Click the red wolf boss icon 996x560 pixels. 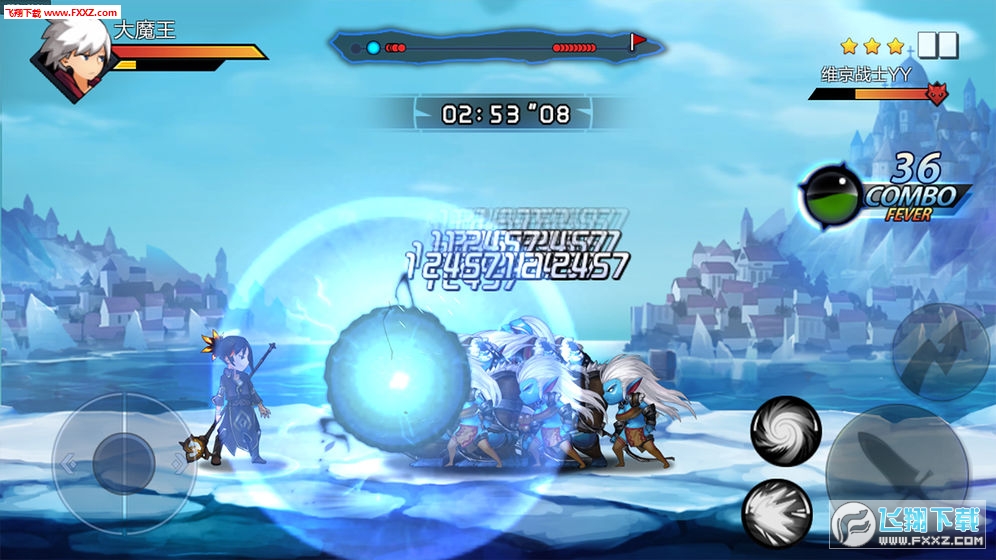pyautogui.click(x=937, y=94)
